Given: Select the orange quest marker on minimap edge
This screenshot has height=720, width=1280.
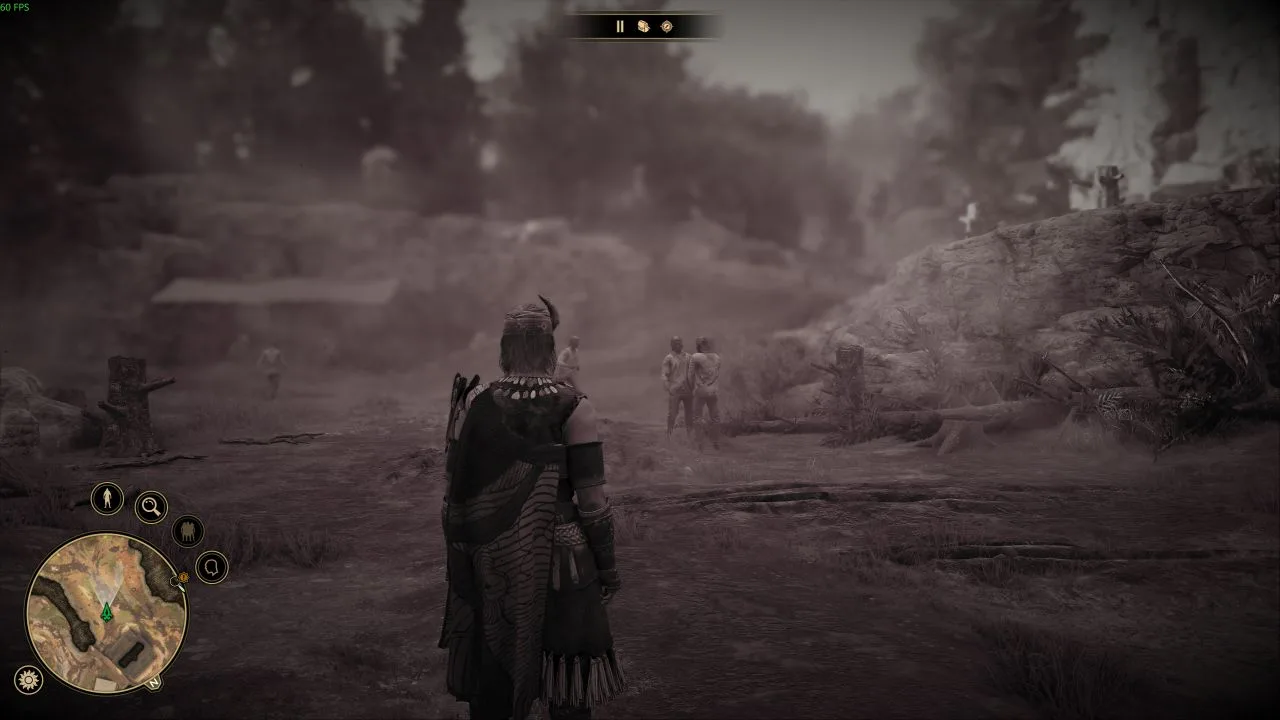Looking at the screenshot, I should (183, 578).
